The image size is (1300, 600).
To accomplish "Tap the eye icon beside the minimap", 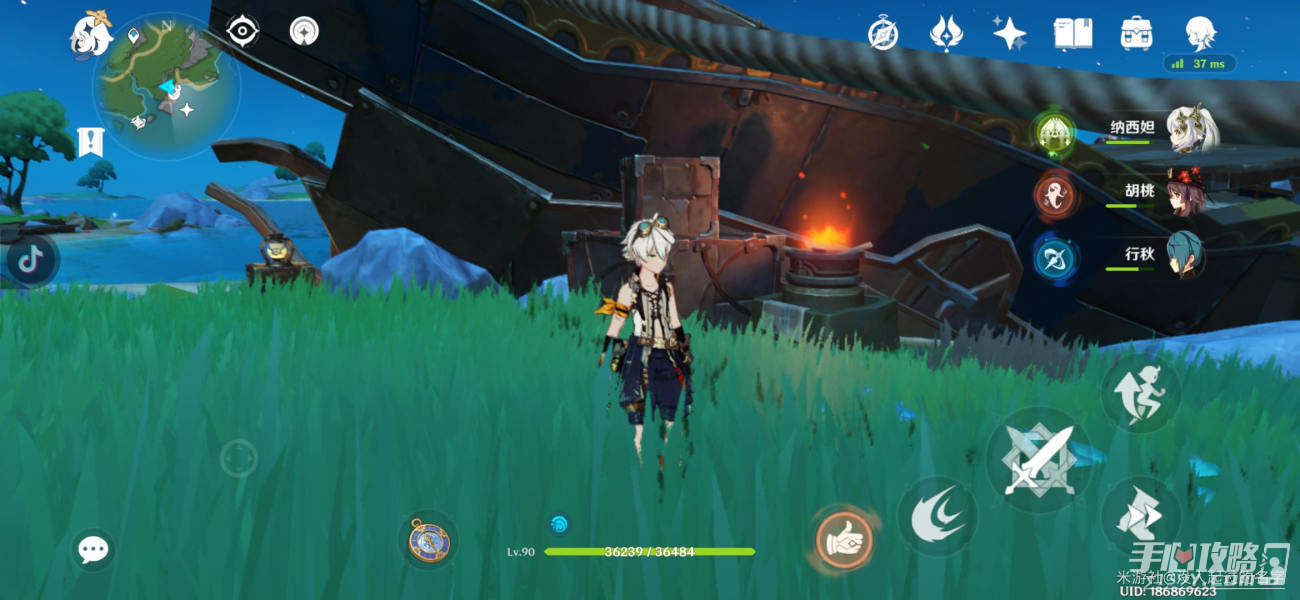I will (242, 31).
